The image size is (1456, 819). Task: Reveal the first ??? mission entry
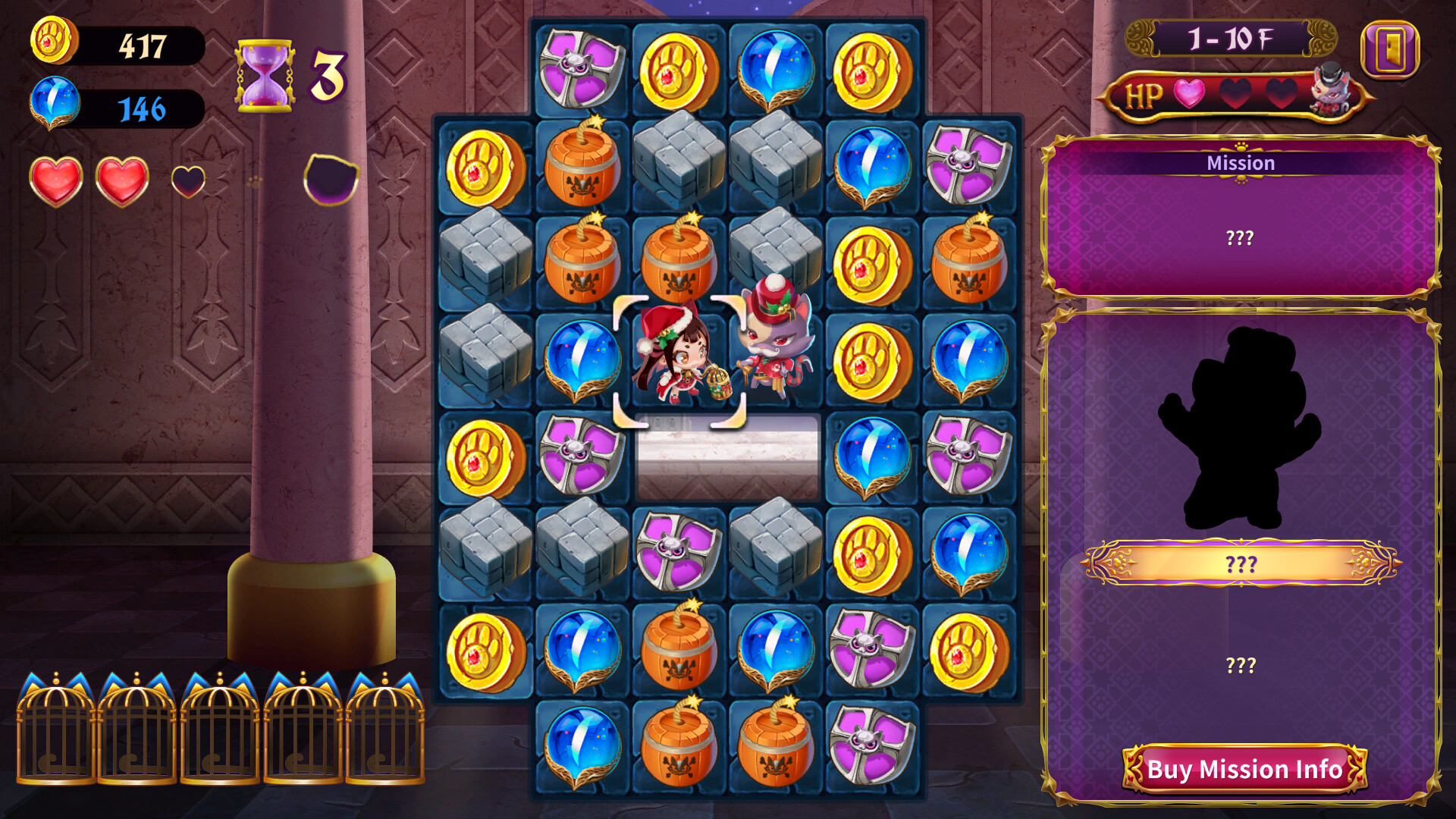(1241, 237)
